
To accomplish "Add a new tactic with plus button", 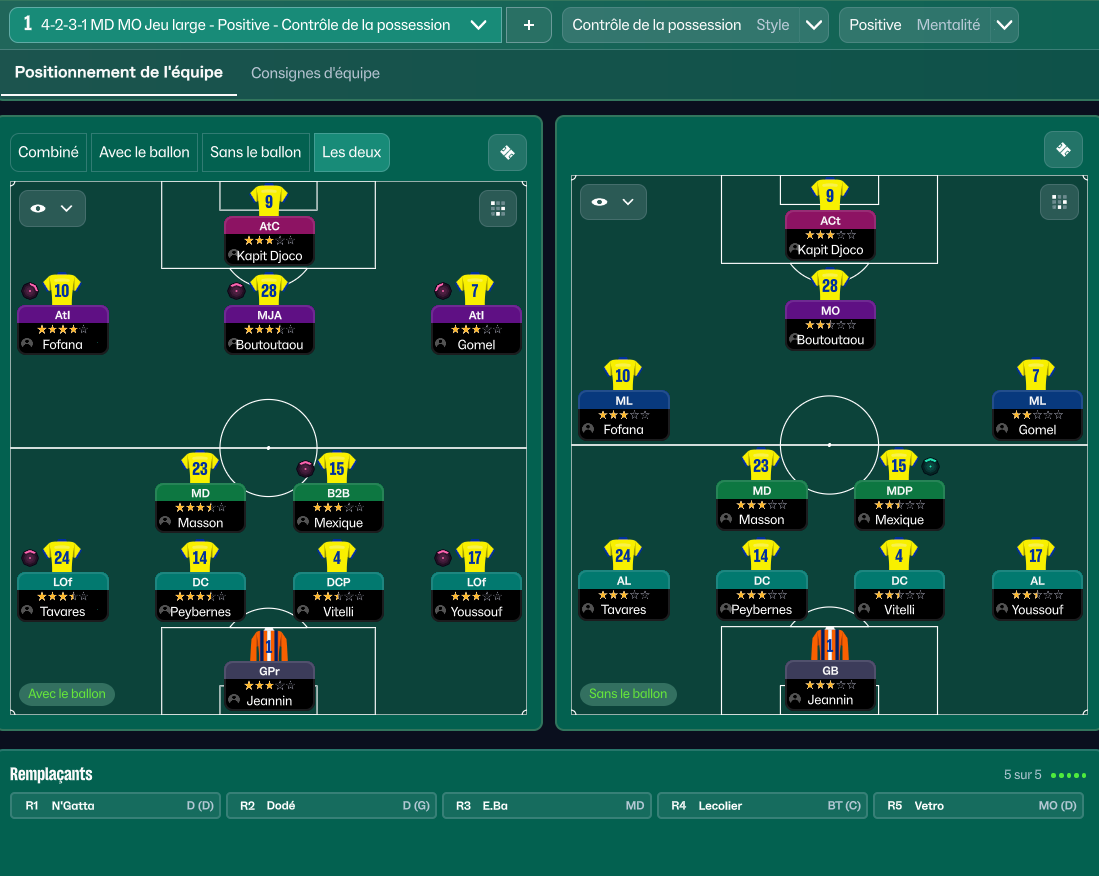I will coord(528,25).
